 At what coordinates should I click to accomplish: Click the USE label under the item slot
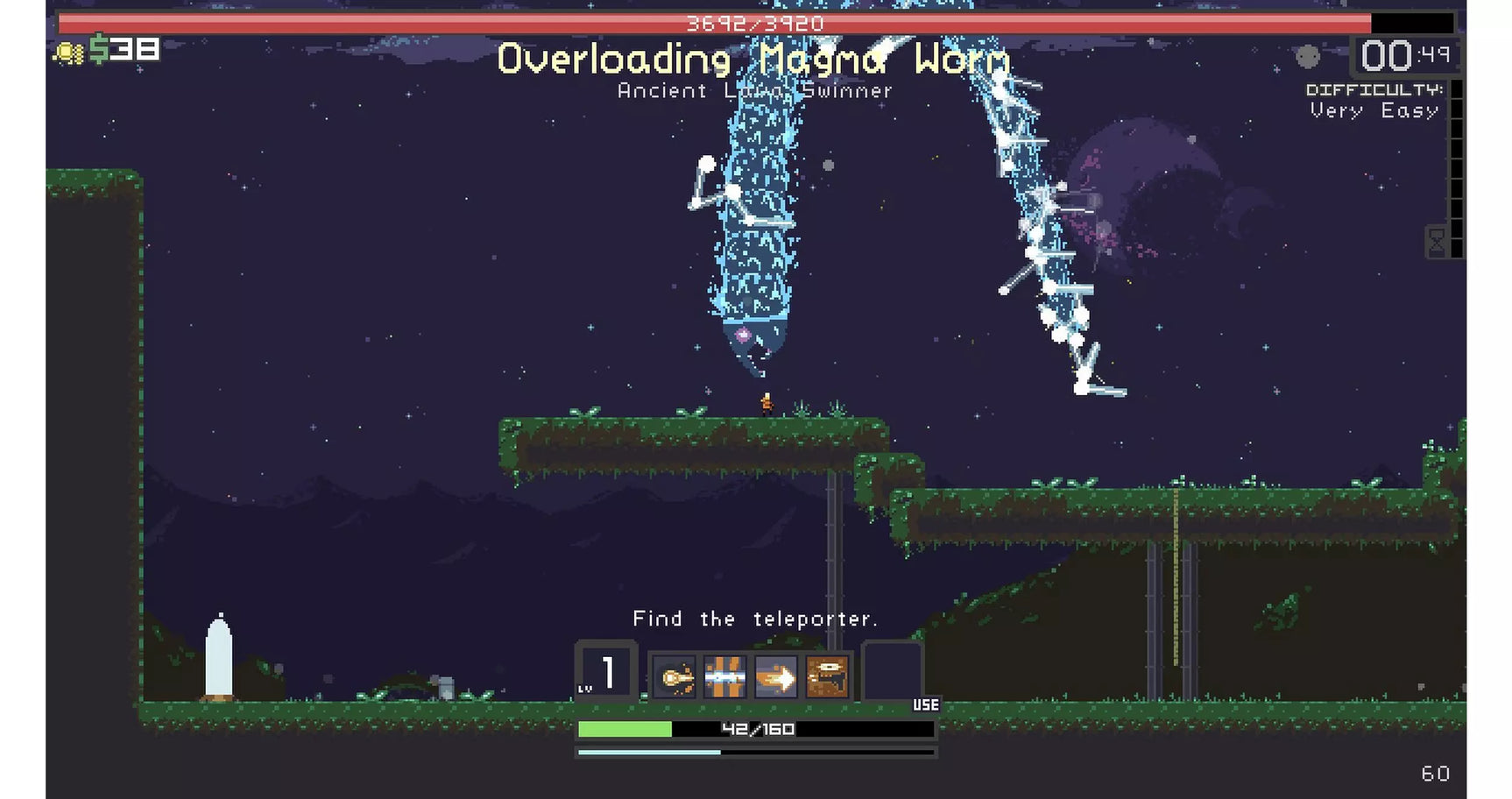click(926, 705)
